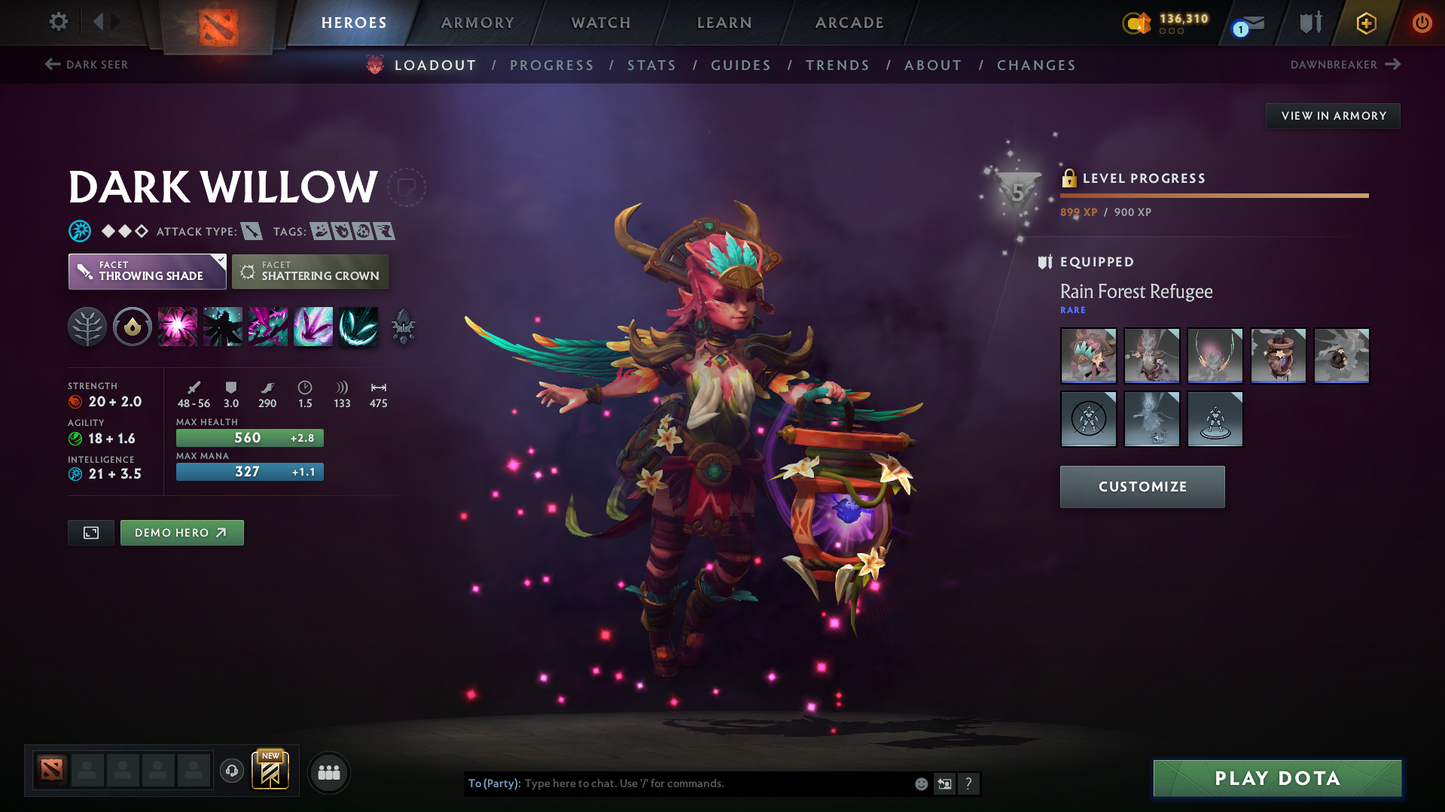Click the Aghanim's Shard icon below abilities

[x=404, y=327]
